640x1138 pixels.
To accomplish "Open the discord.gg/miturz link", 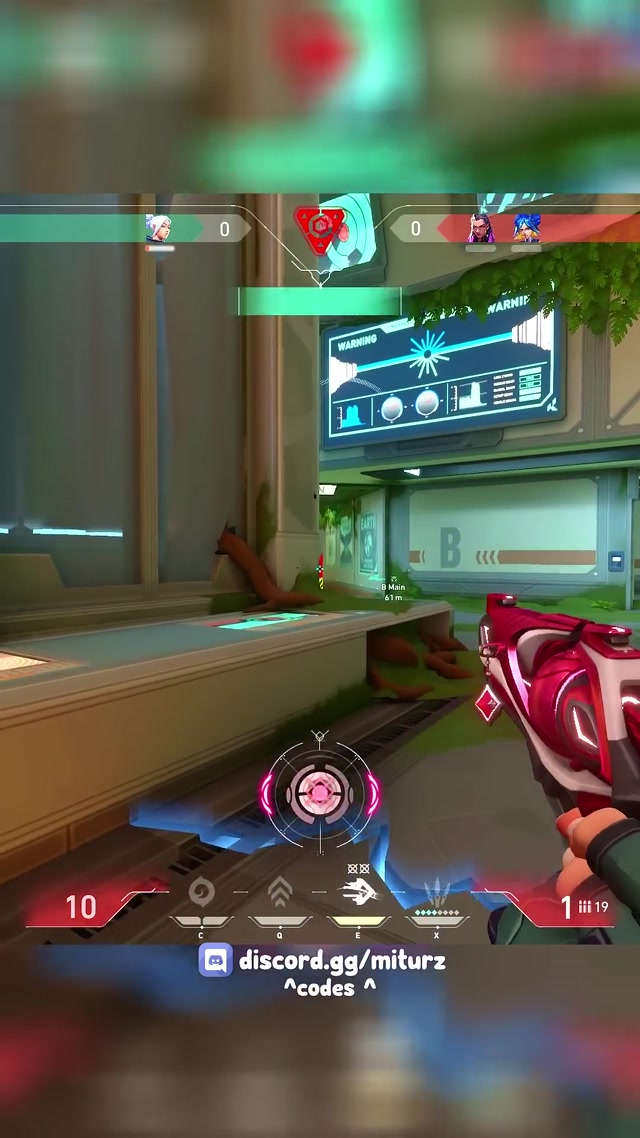I will 342,962.
